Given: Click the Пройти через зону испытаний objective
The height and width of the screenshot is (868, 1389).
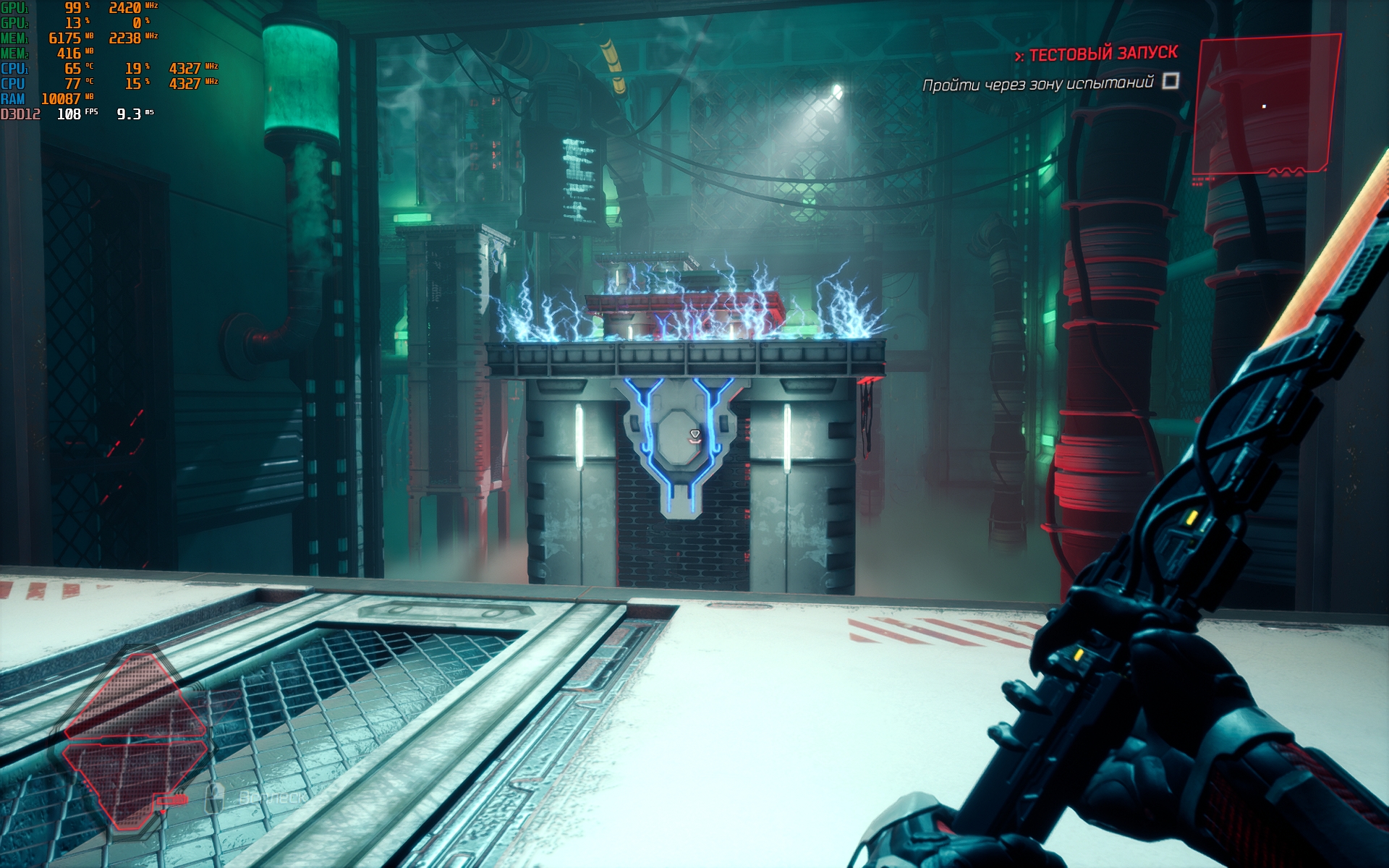Looking at the screenshot, I should click(x=1037, y=84).
